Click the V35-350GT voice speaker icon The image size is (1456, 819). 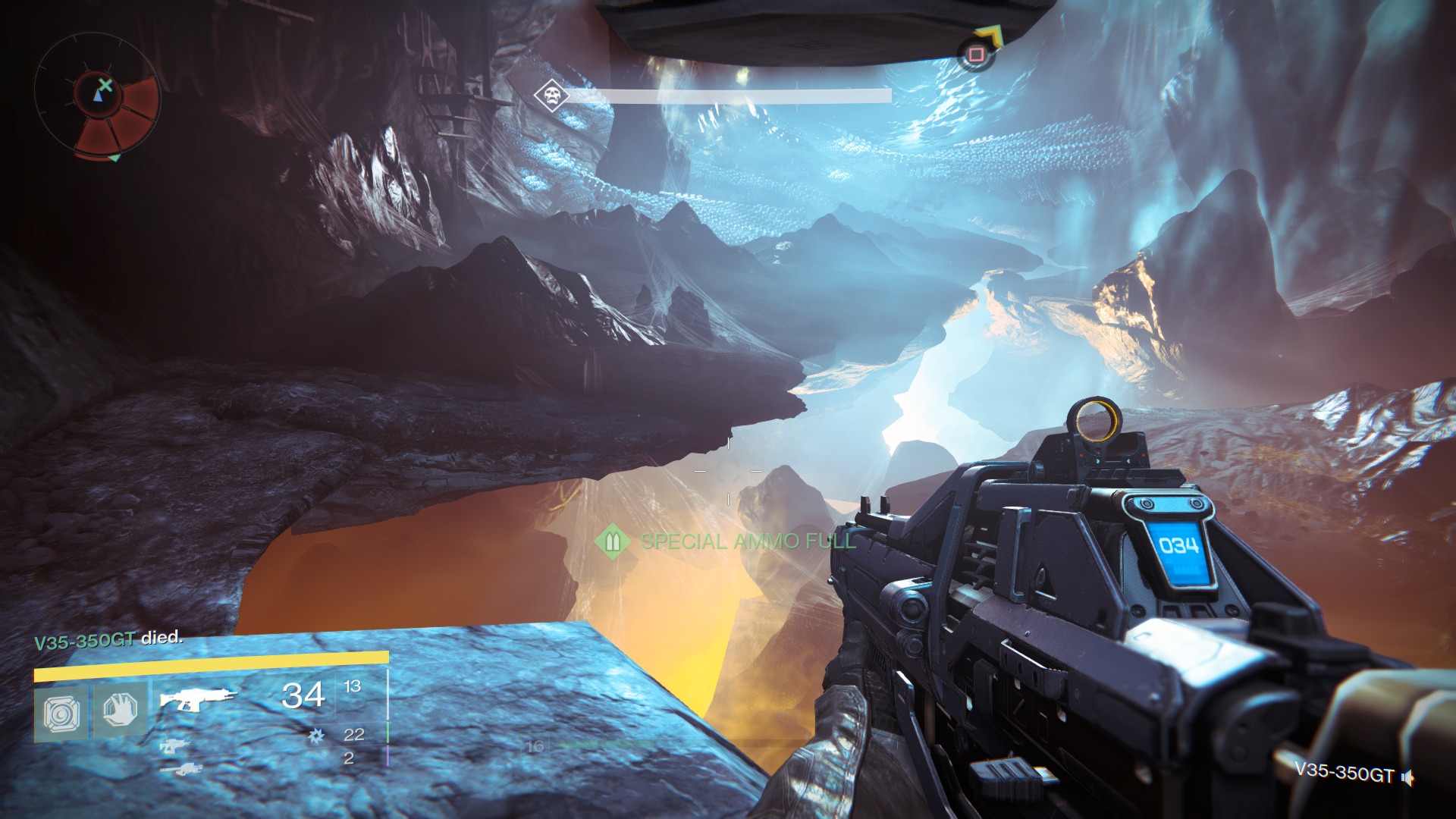pyautogui.click(x=1408, y=777)
